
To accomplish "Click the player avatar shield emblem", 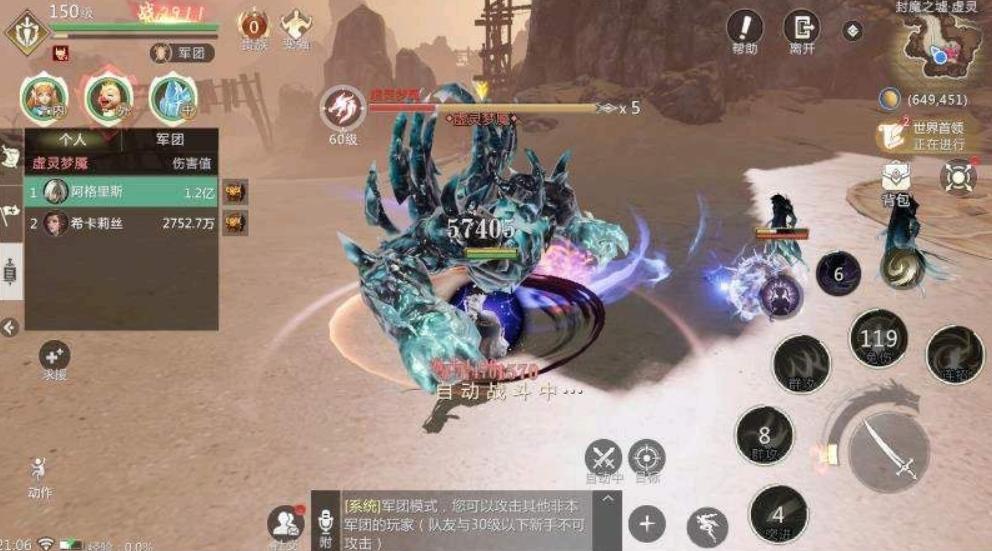I will tap(25, 31).
